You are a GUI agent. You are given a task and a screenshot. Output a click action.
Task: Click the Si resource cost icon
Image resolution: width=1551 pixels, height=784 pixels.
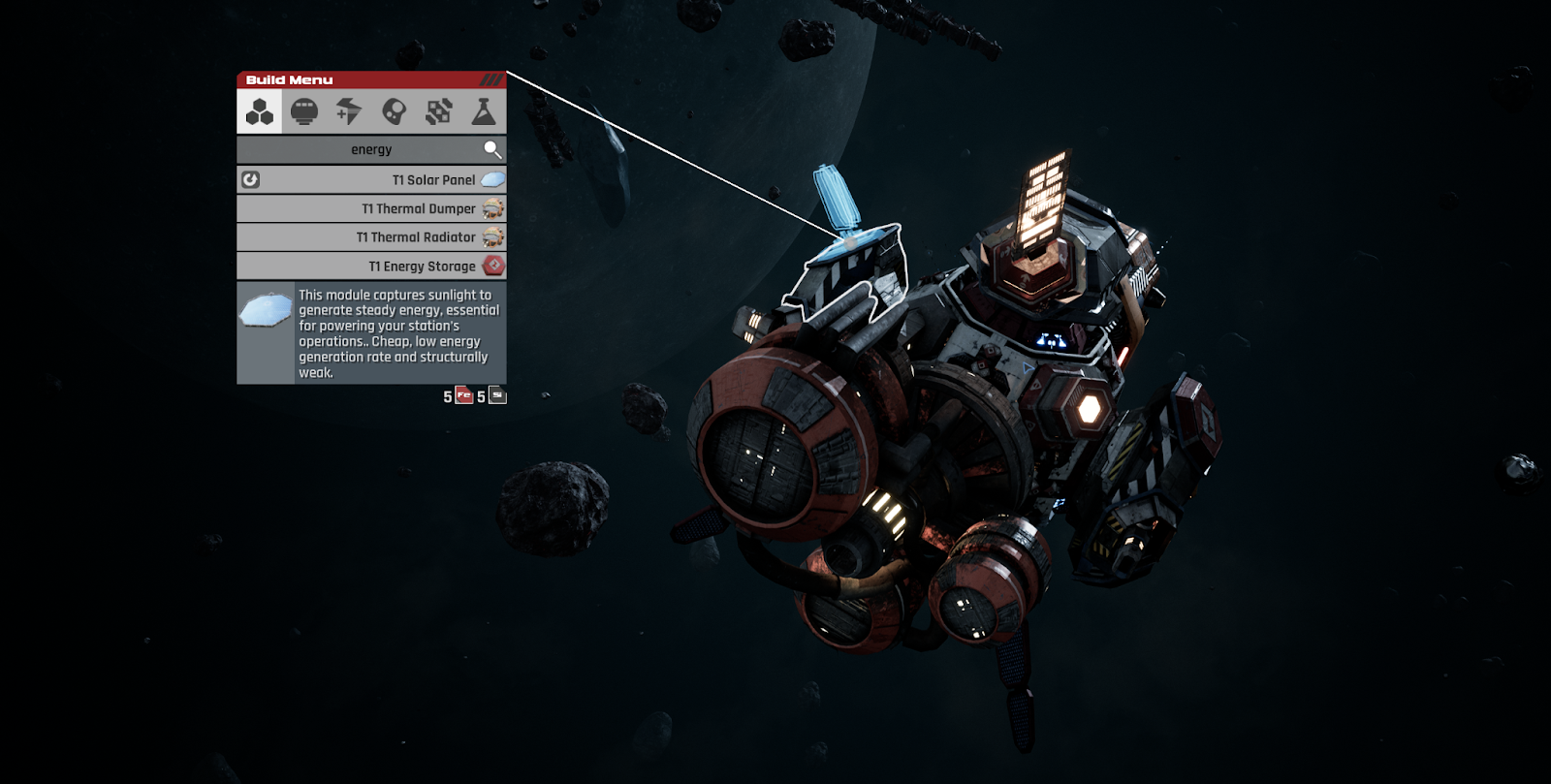coord(496,395)
